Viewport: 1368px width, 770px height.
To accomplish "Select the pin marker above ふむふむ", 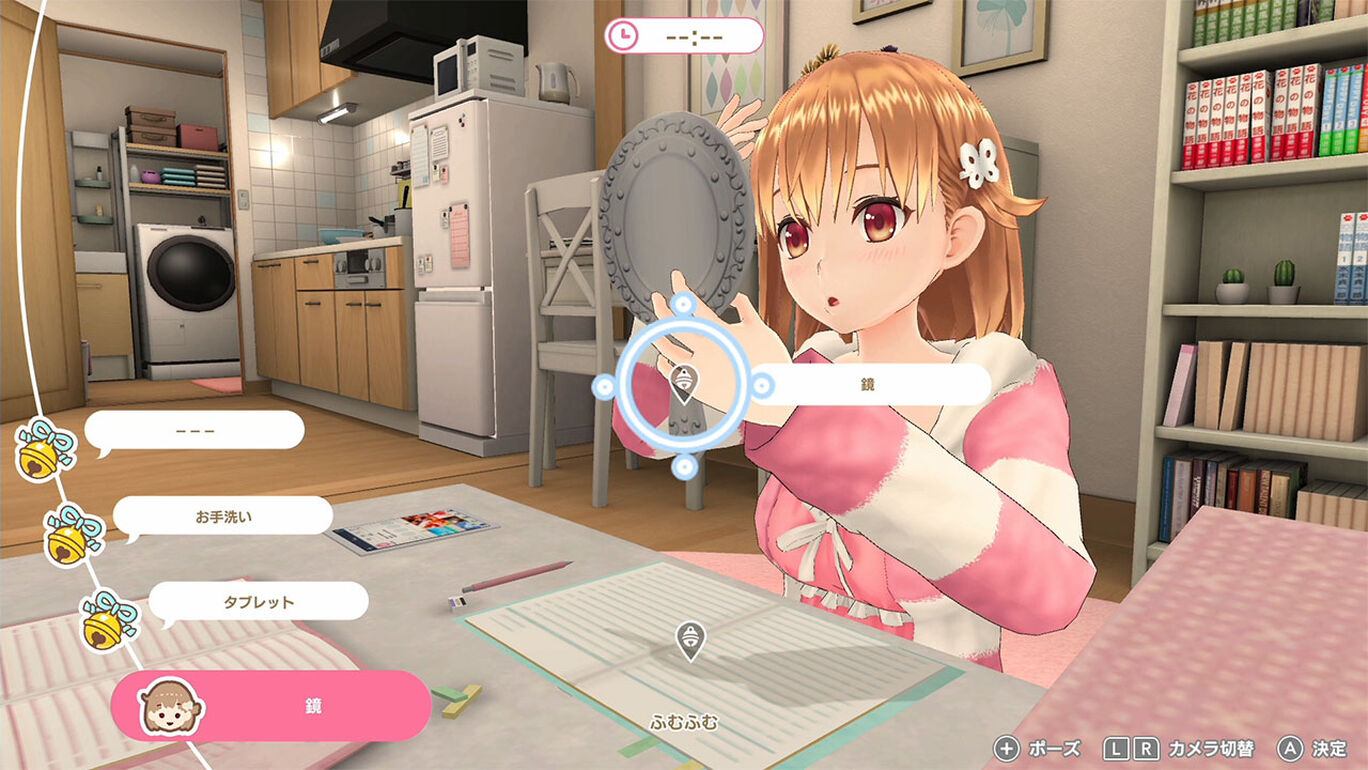I will tap(689, 640).
